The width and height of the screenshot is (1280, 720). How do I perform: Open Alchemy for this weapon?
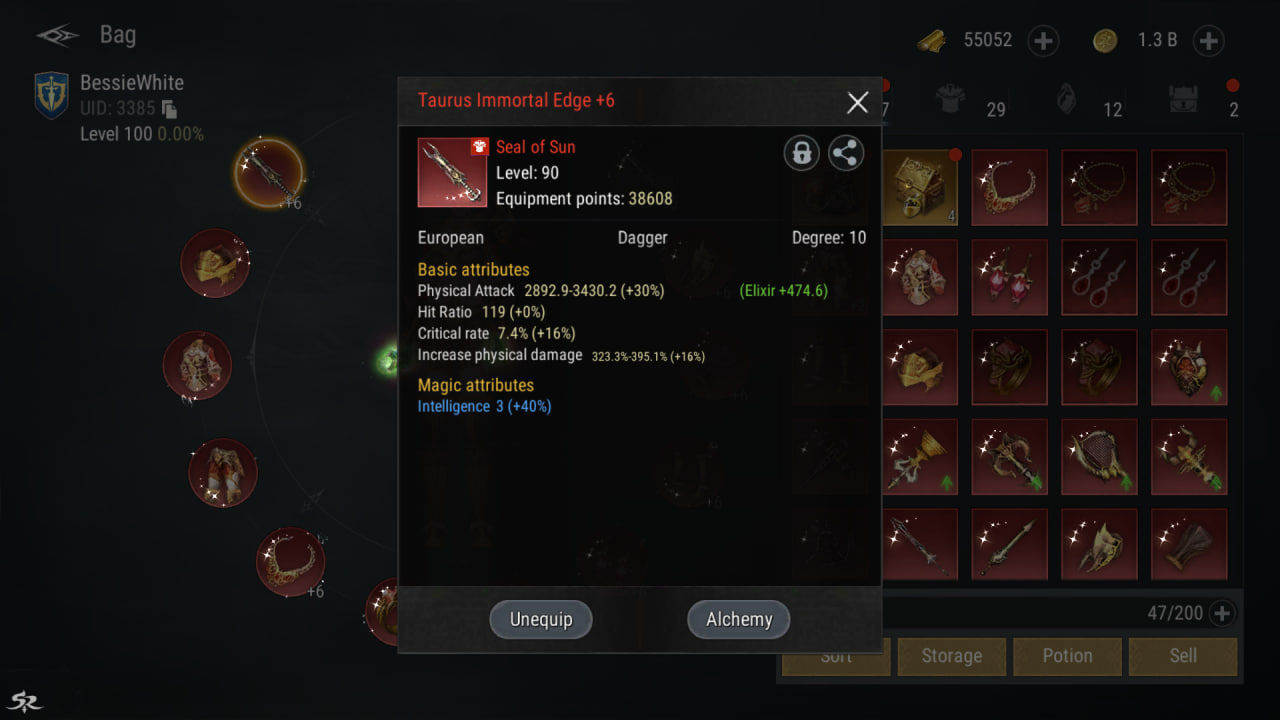[x=738, y=619]
